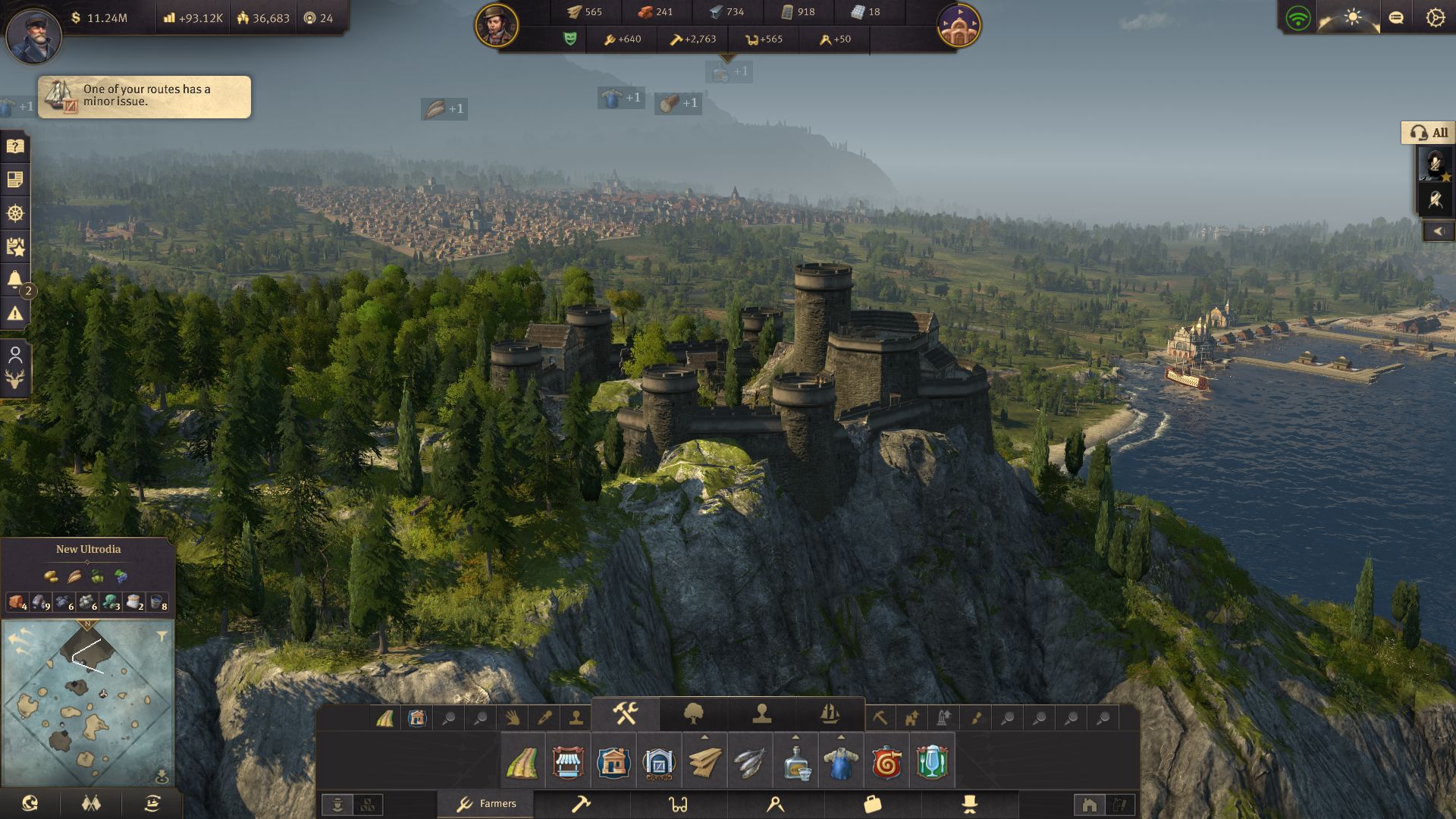Select the All voice channel button
Screen dimensions: 1456x819
[1429, 133]
